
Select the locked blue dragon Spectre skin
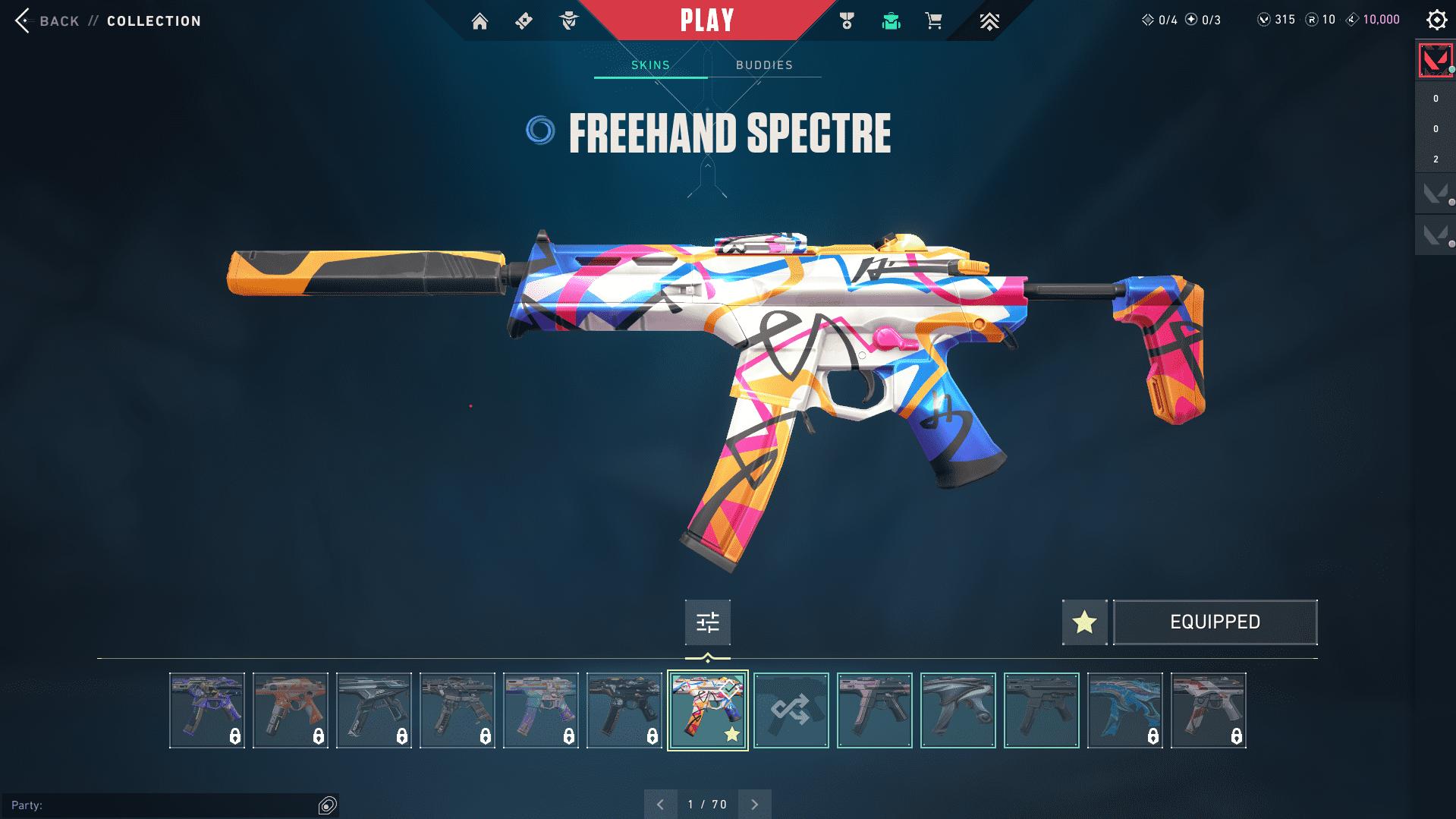(1124, 710)
